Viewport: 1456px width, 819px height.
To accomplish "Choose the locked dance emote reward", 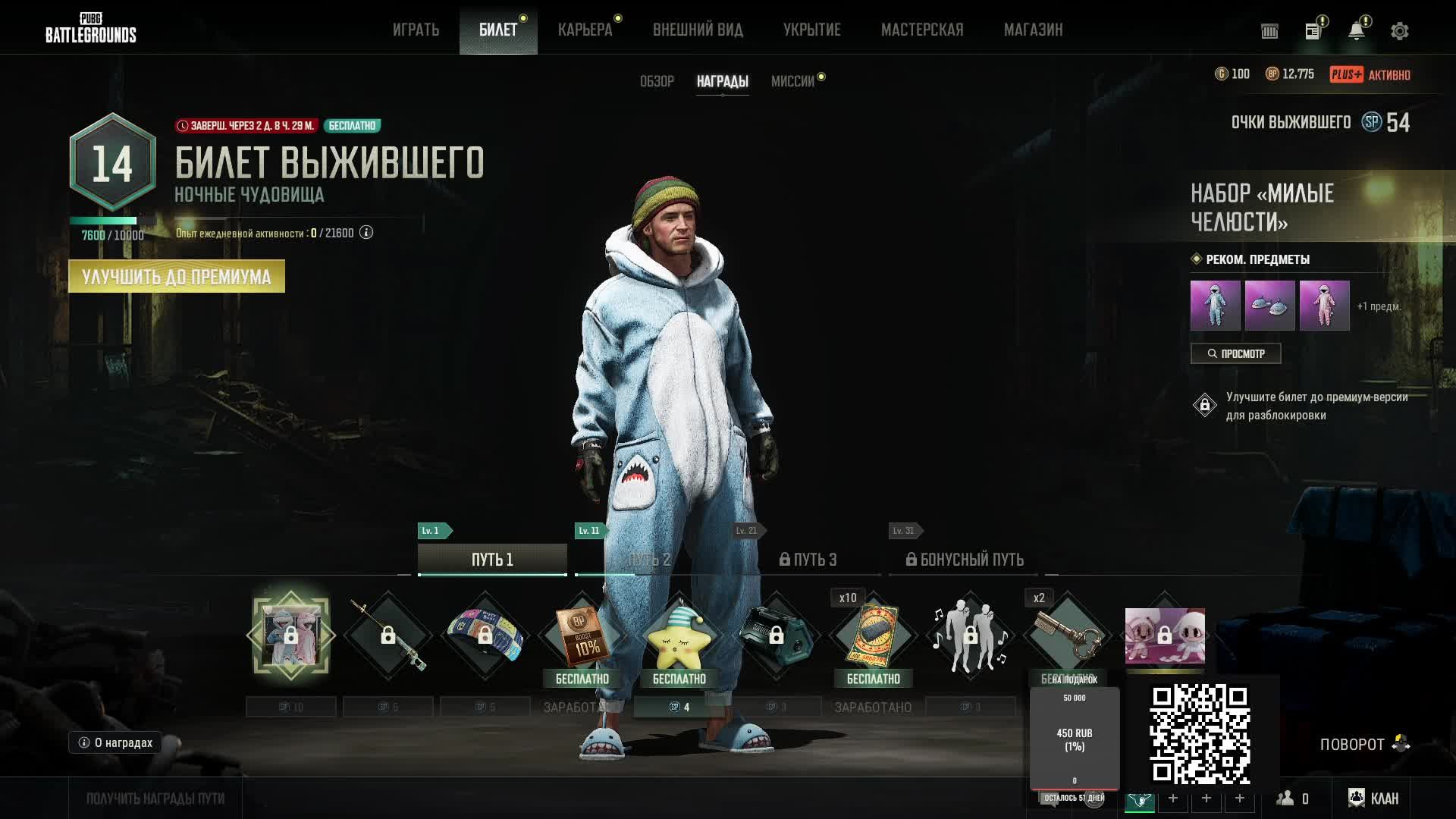I will (x=970, y=635).
